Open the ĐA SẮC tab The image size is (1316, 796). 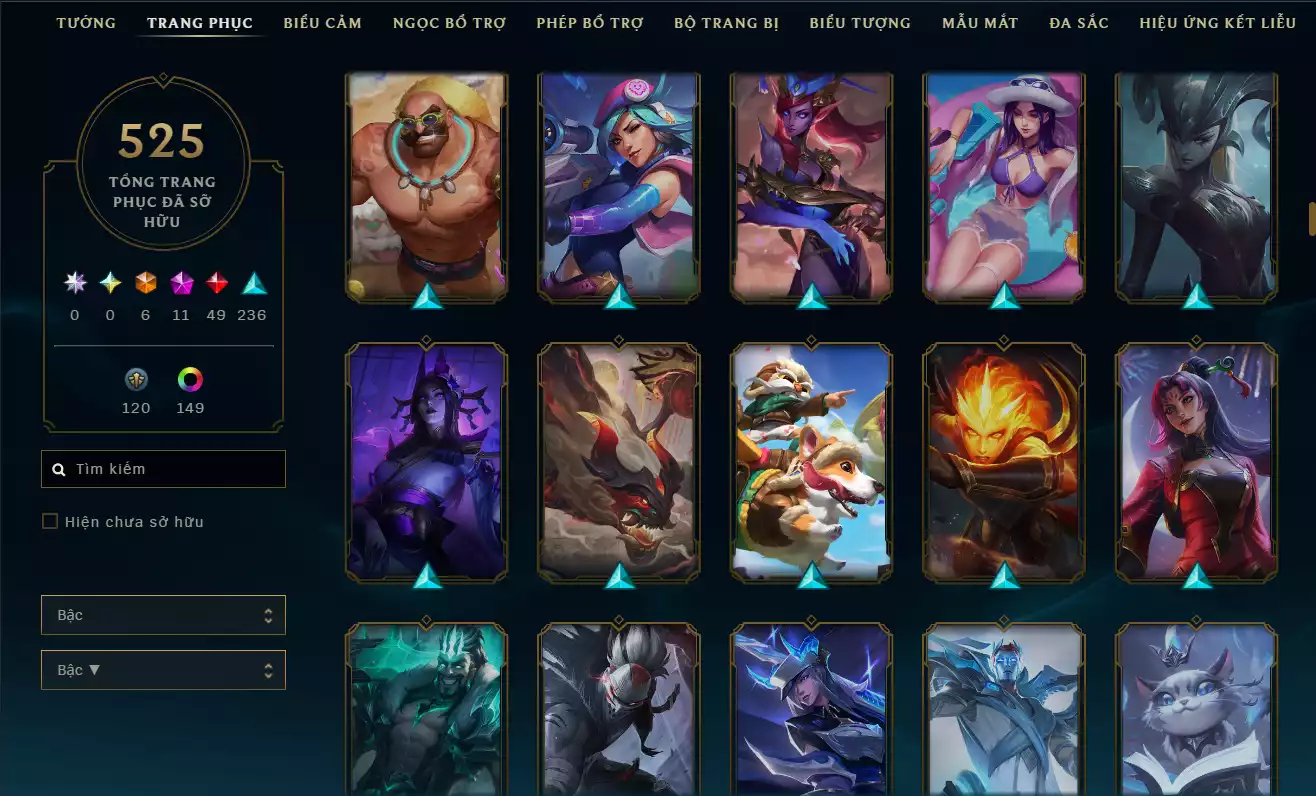point(1079,22)
